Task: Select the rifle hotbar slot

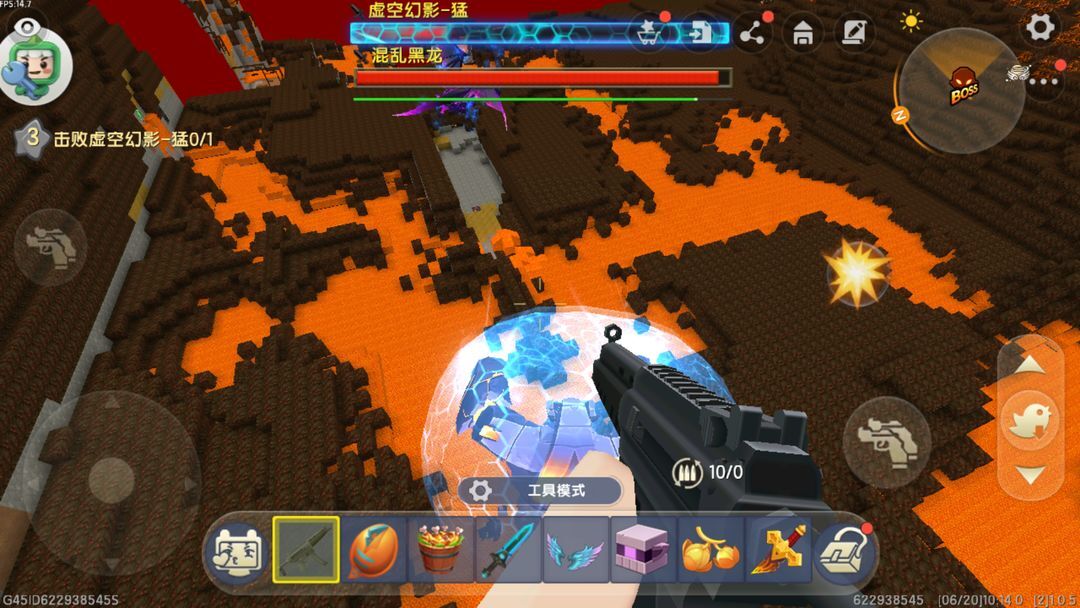Action: (305, 549)
